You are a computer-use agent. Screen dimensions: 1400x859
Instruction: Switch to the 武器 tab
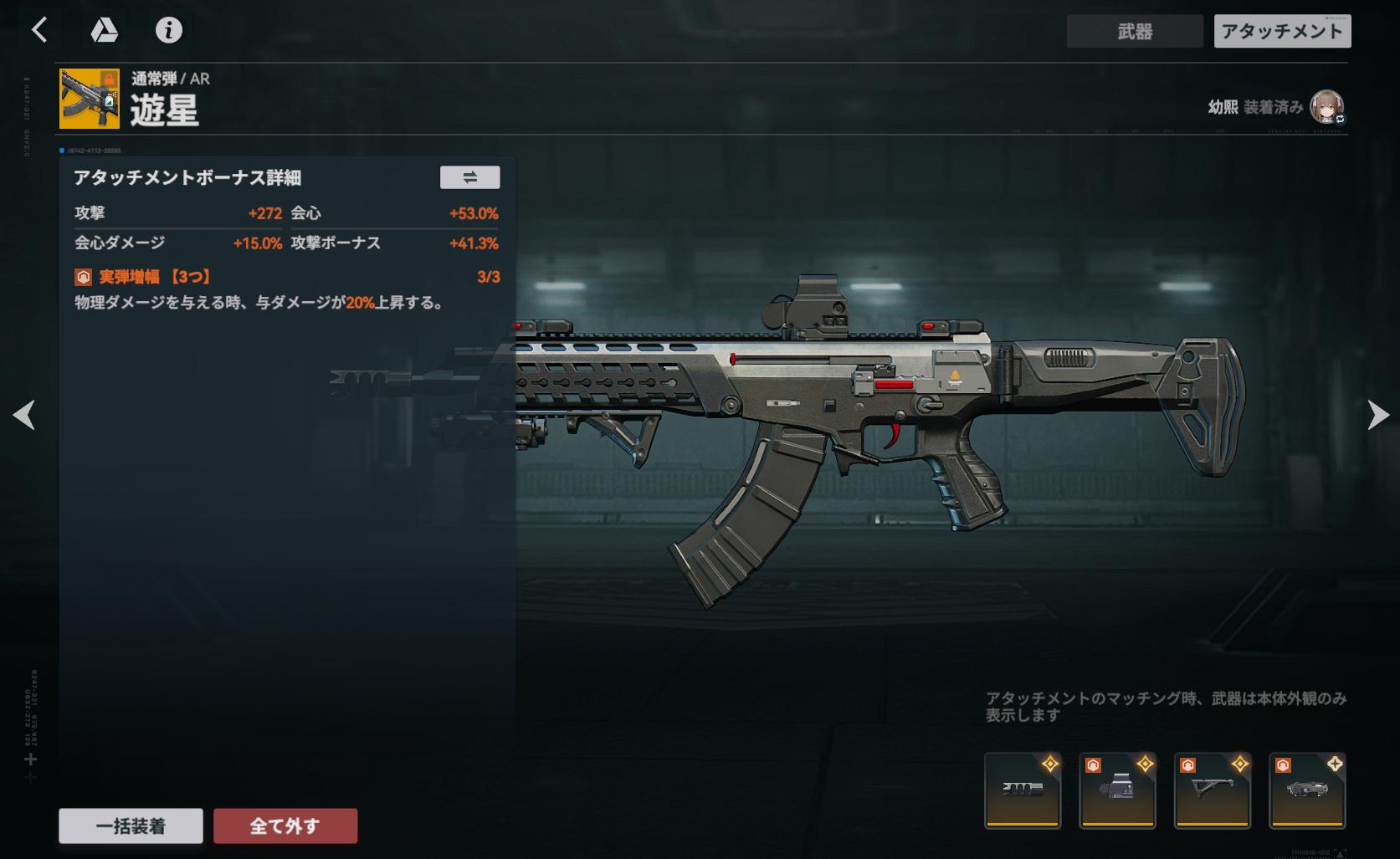(1134, 32)
